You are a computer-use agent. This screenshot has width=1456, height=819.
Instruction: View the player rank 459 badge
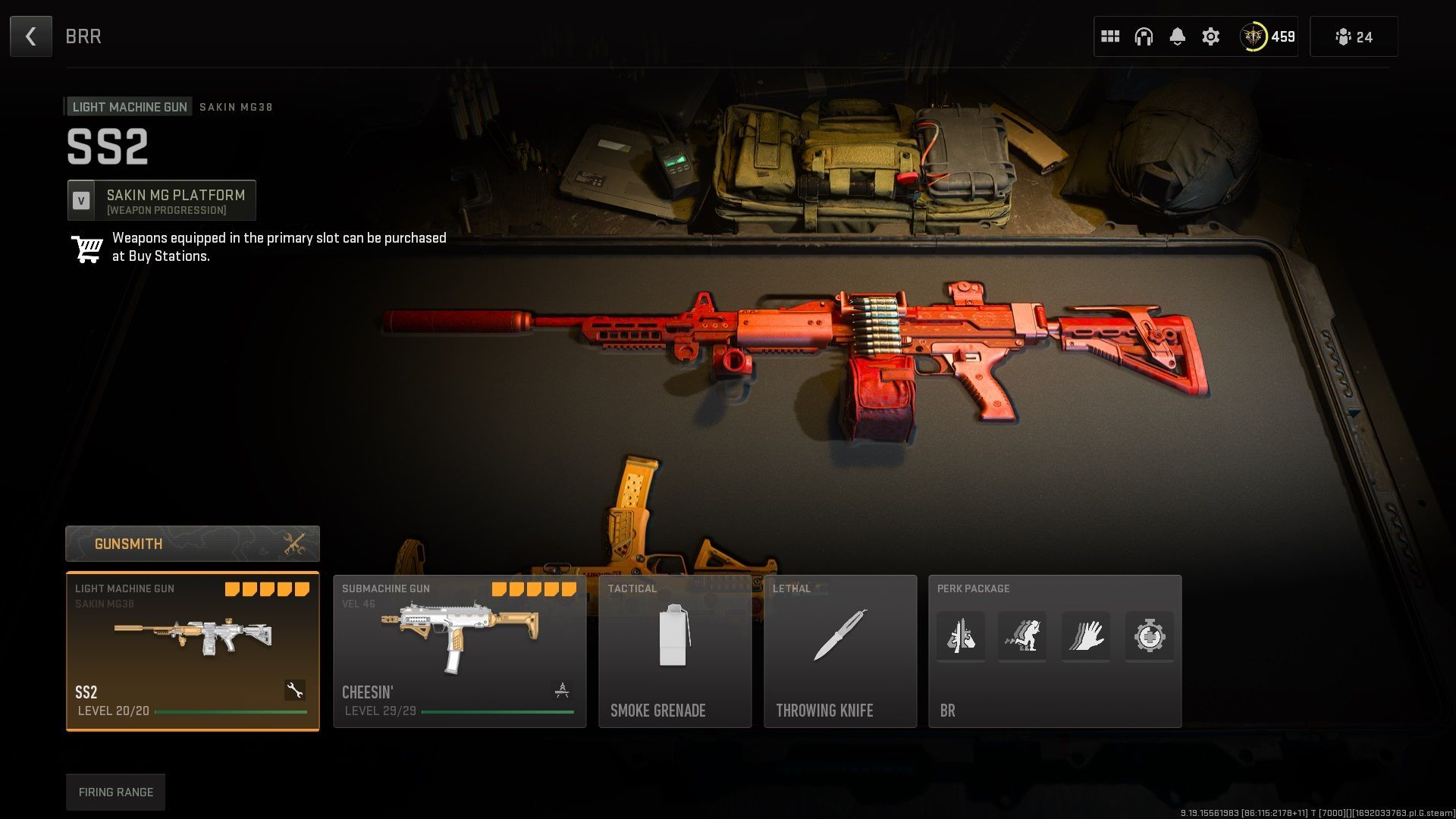[x=1267, y=36]
